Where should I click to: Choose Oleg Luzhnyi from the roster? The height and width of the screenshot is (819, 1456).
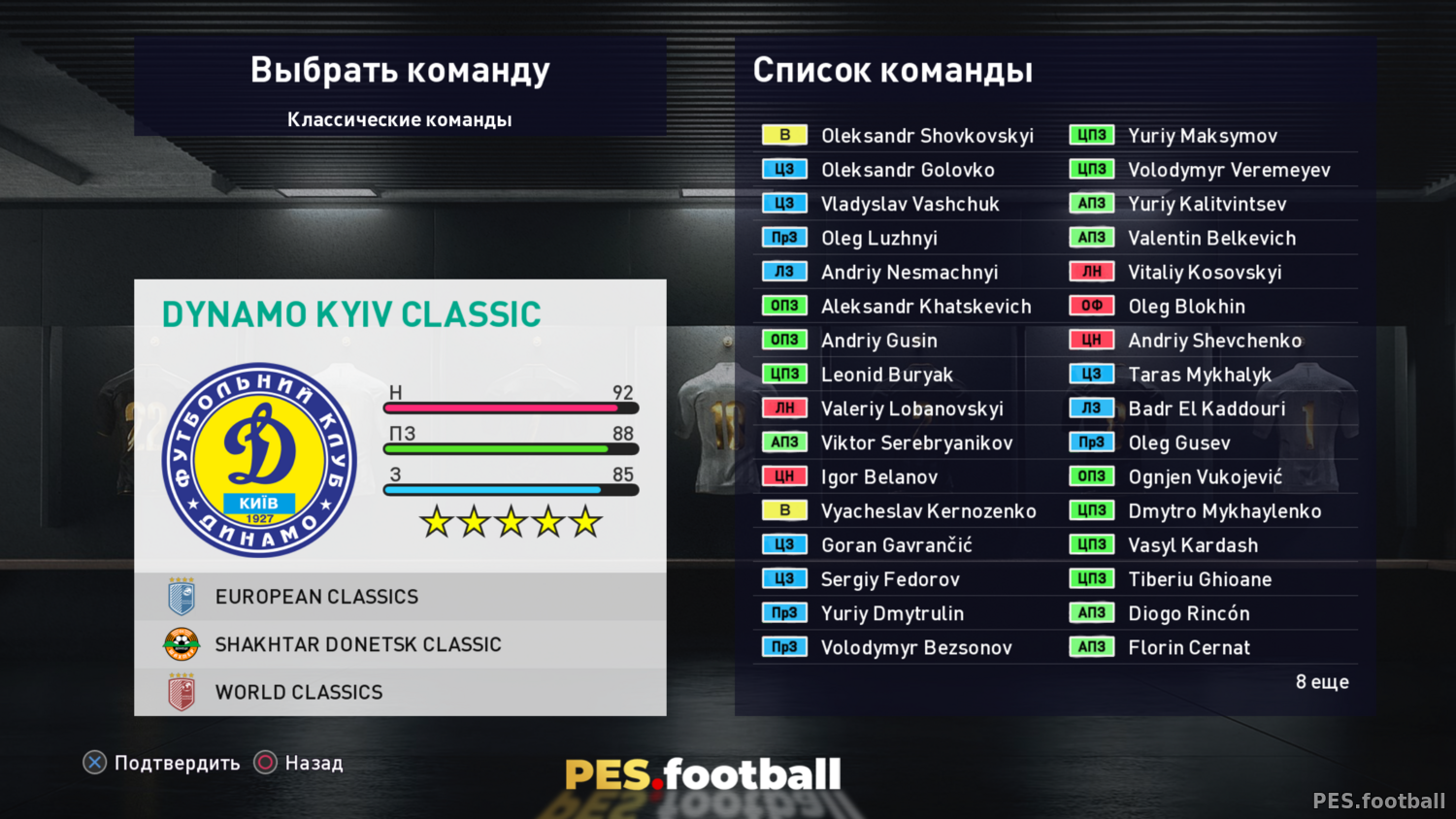(x=878, y=238)
